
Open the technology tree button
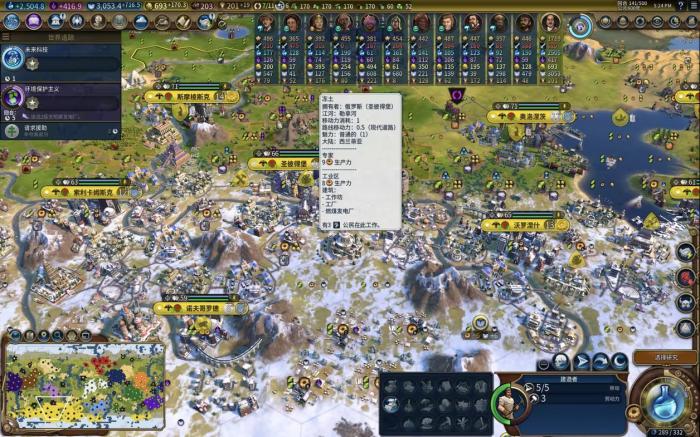tap(12, 21)
